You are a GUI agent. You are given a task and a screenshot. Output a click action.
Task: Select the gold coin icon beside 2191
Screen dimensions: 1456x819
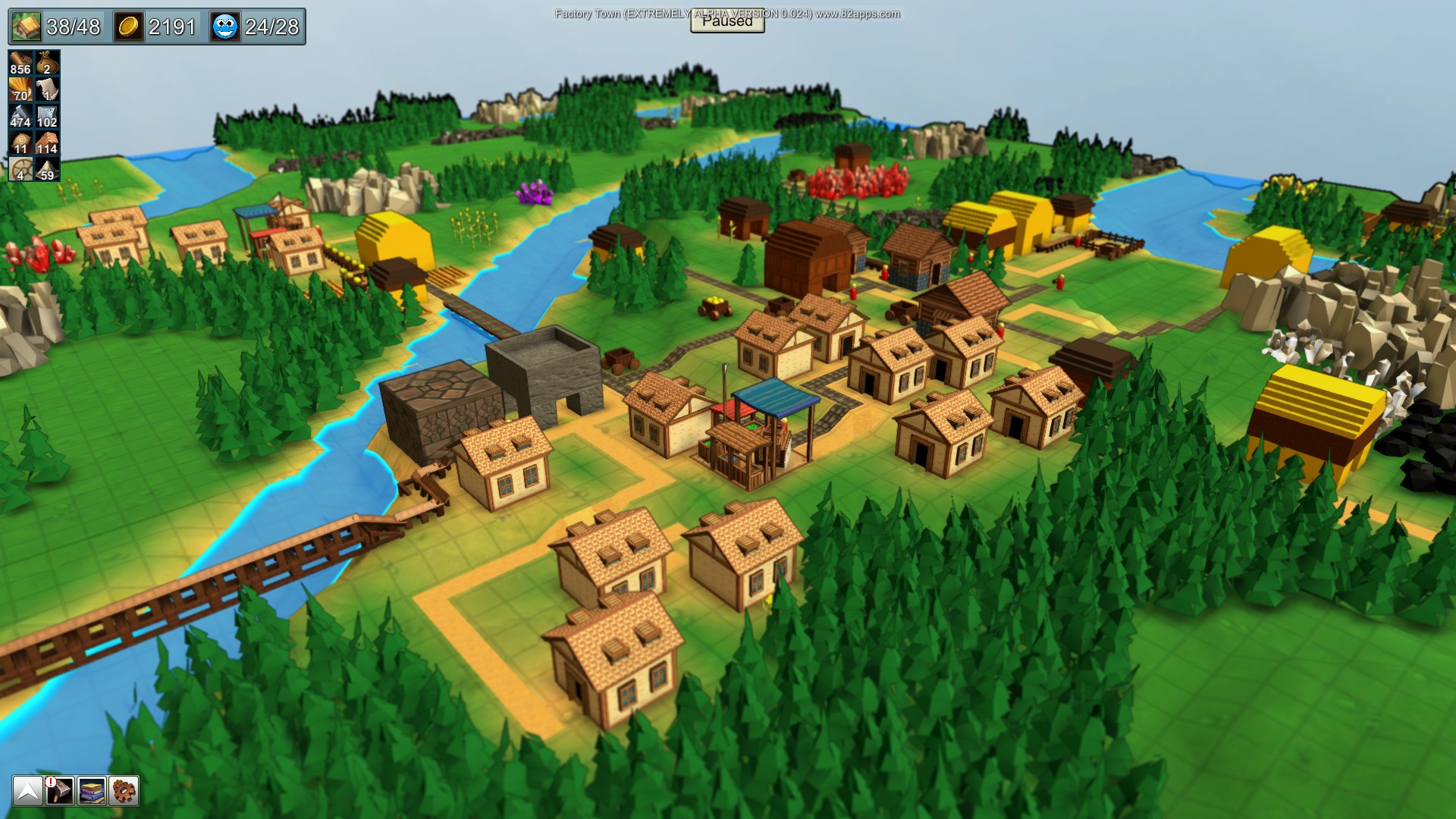[128, 25]
